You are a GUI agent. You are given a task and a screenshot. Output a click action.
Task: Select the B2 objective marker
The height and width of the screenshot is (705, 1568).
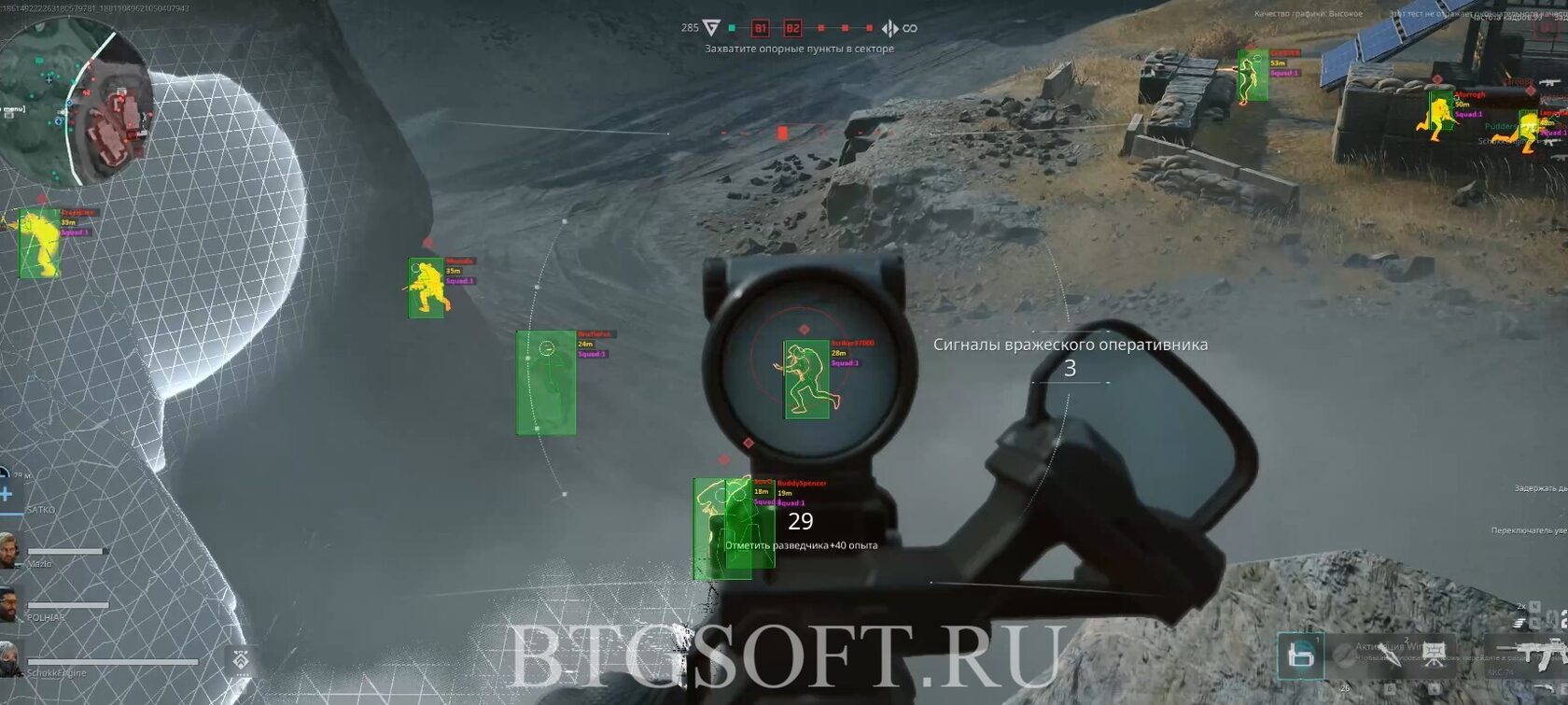[x=792, y=28]
